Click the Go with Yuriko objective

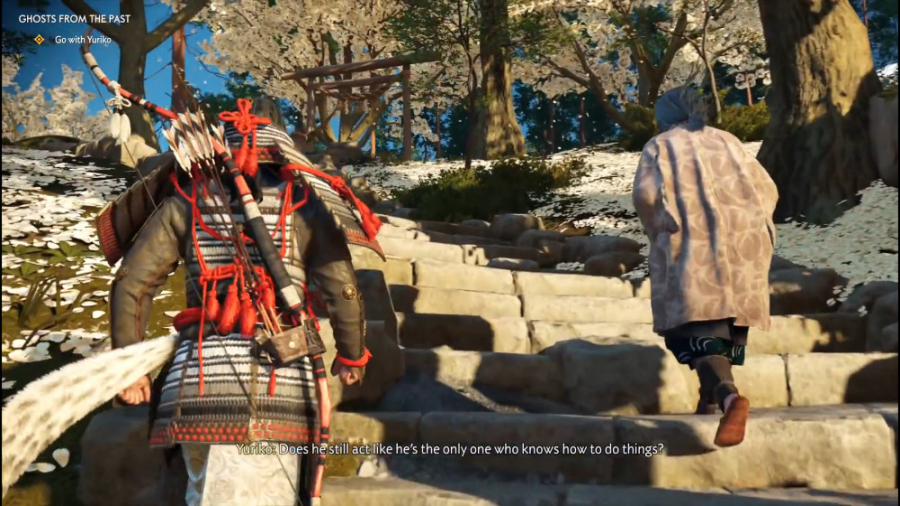pyautogui.click(x=82, y=39)
